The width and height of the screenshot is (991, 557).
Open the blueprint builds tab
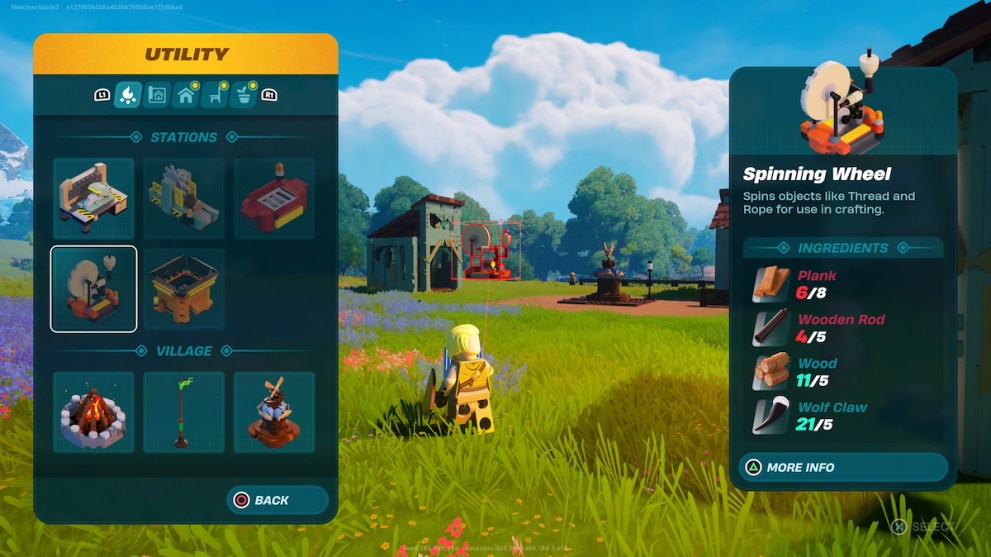(x=156, y=95)
